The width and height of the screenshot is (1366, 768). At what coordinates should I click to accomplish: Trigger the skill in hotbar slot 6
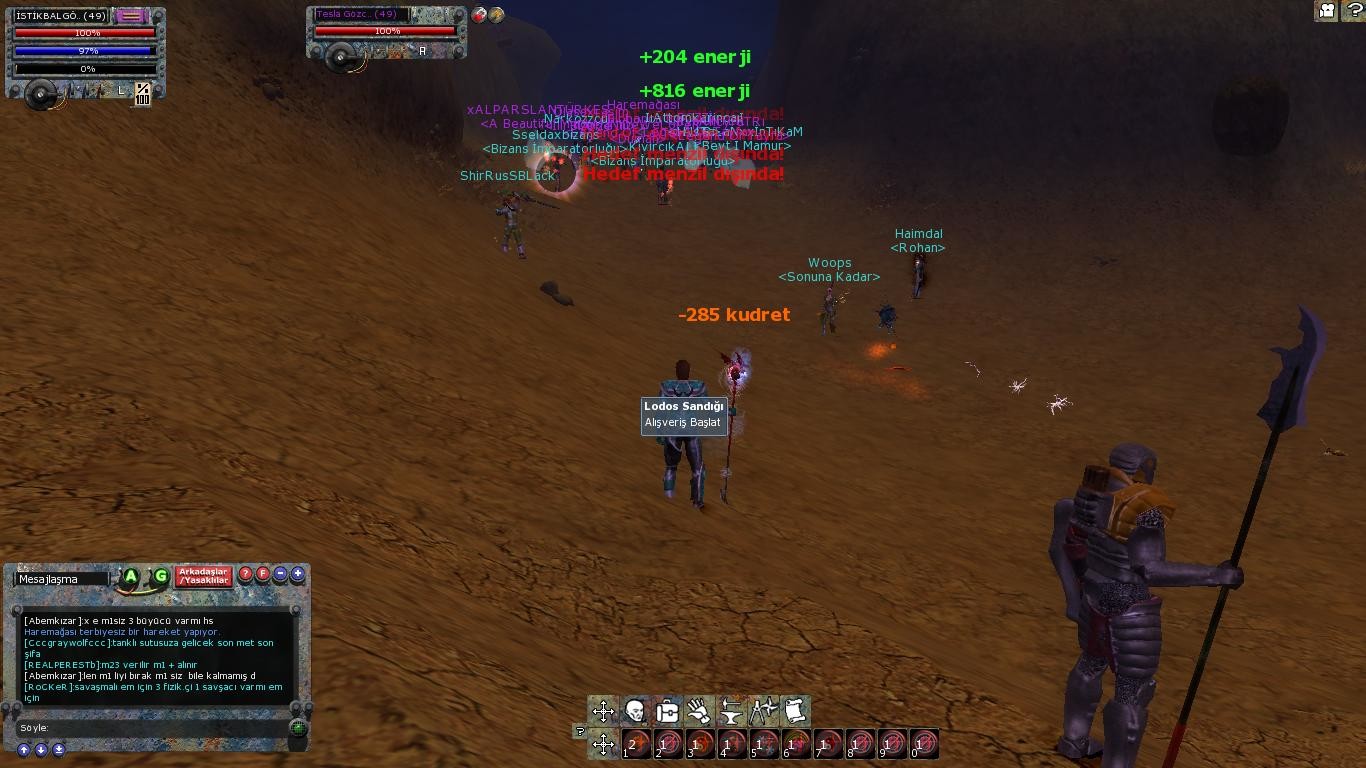tap(797, 744)
